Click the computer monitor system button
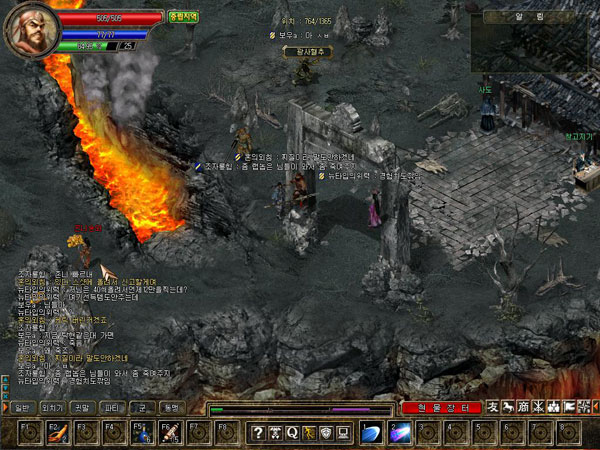 coord(343,433)
